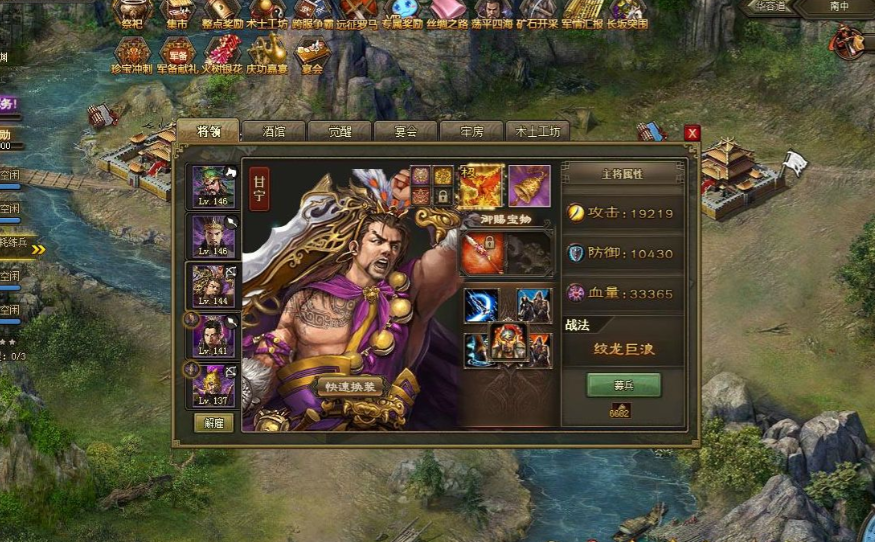
Task: Open the 丝绸之路 event icon
Action: (x=448, y=12)
